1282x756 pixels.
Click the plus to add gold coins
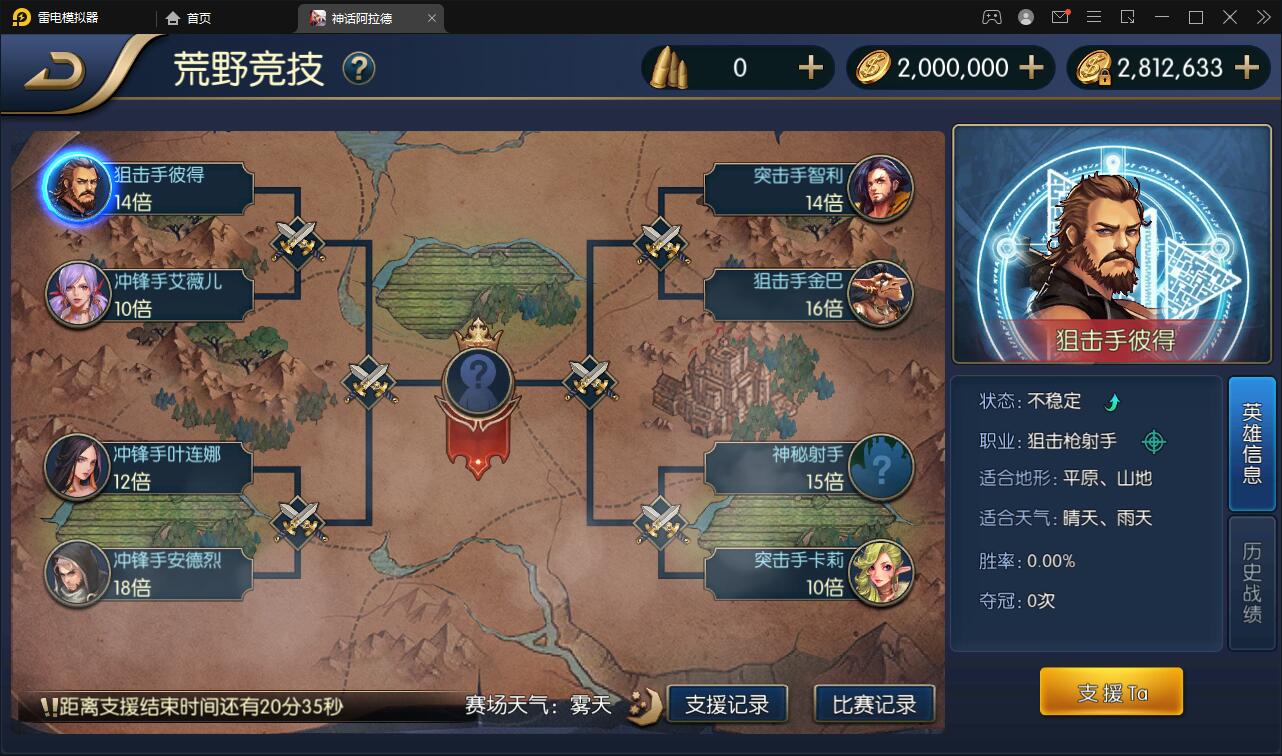pyautogui.click(x=1030, y=67)
